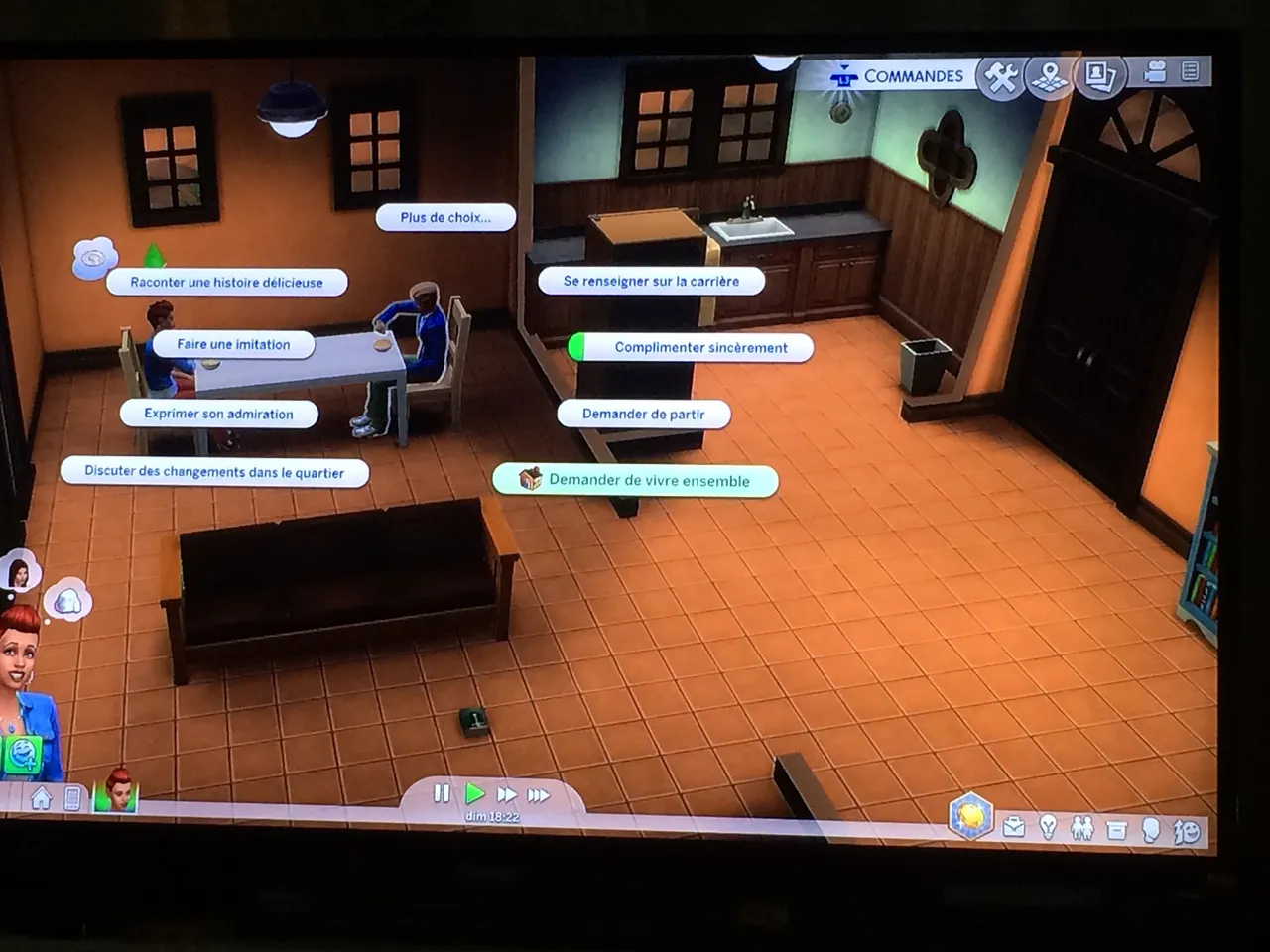
Task: Open the phone icon beside the house
Action: coord(72,798)
